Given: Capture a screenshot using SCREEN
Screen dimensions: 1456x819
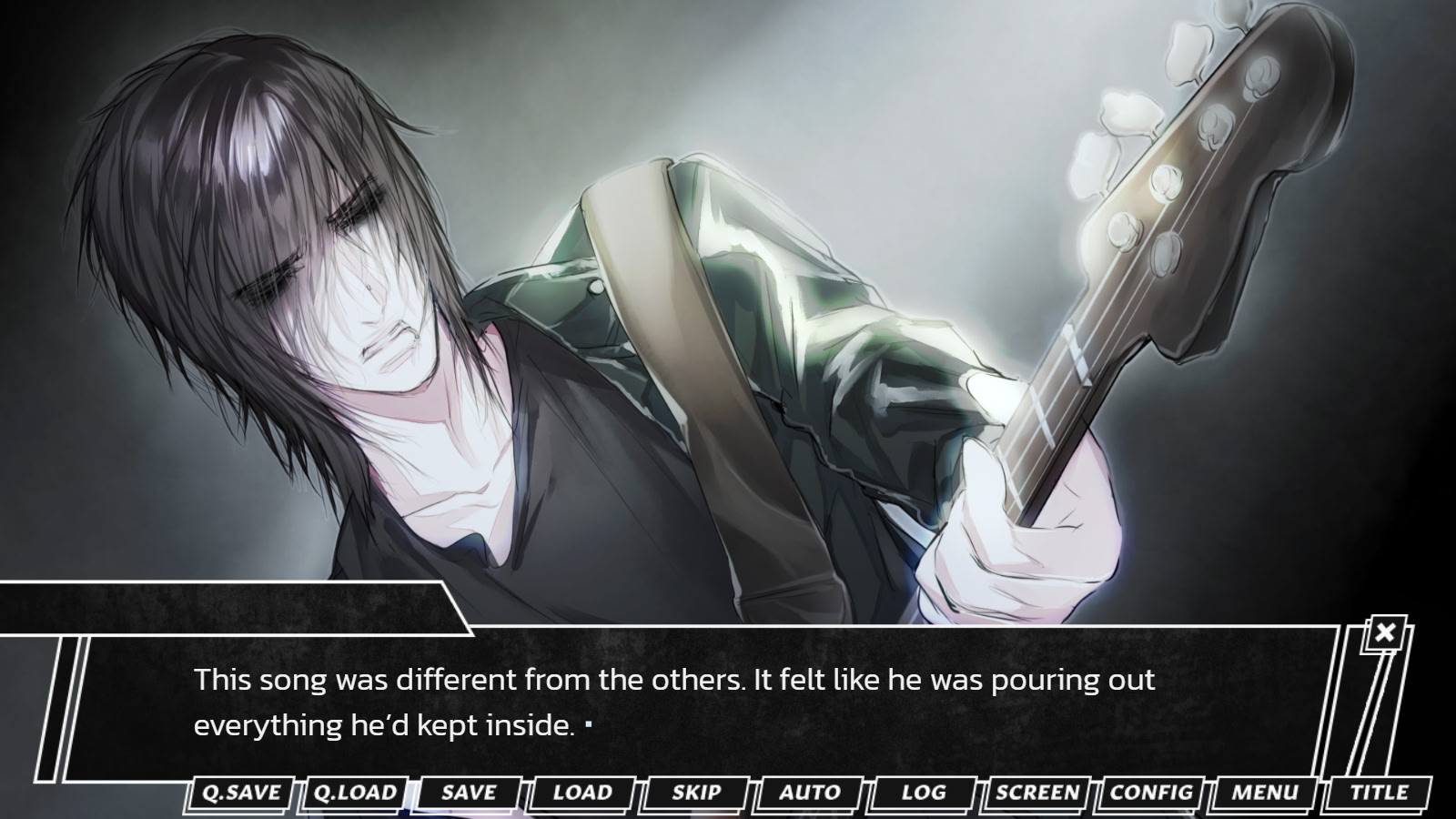Looking at the screenshot, I should click(1036, 793).
